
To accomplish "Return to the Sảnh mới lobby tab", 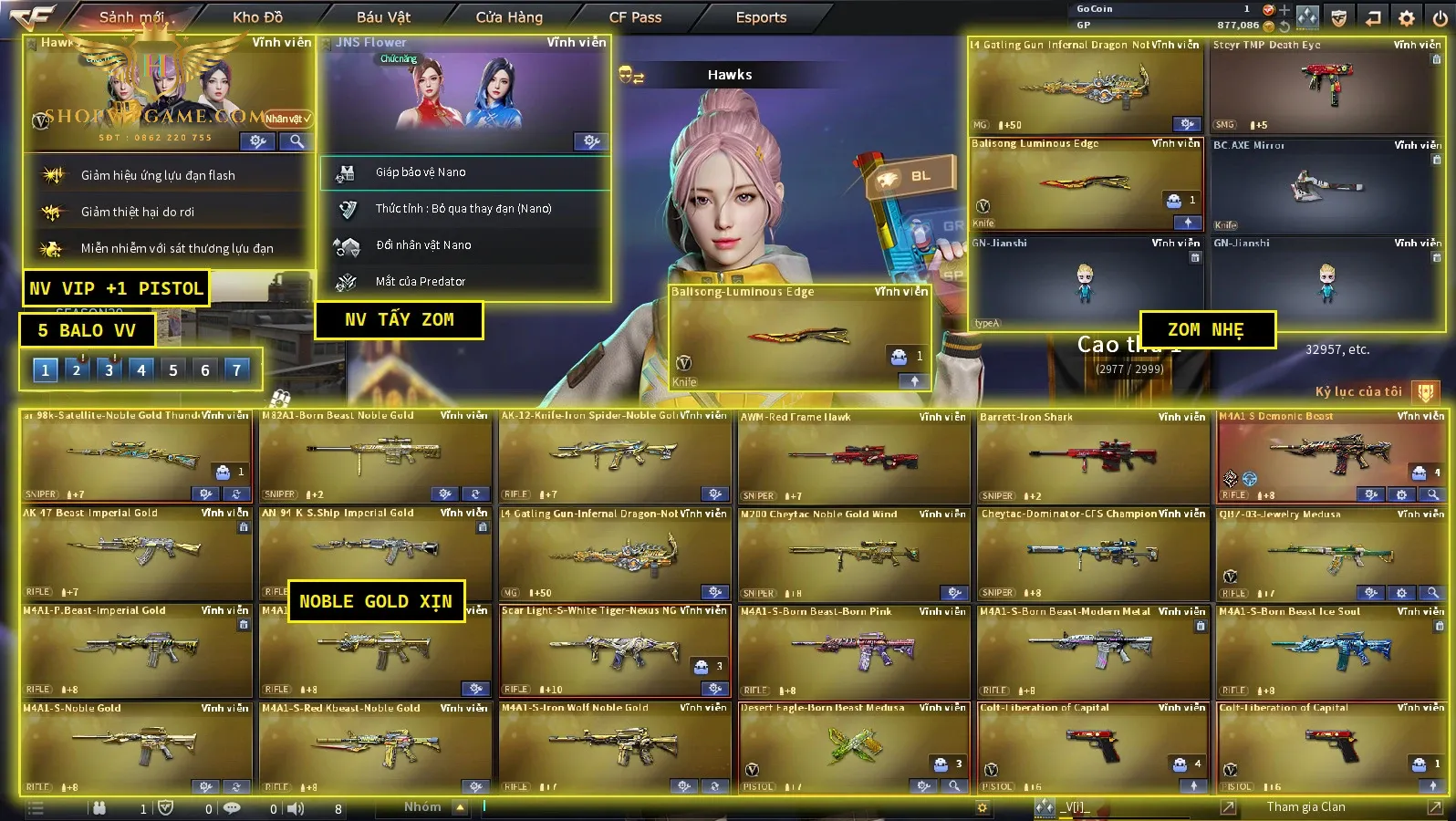I will 131,17.
